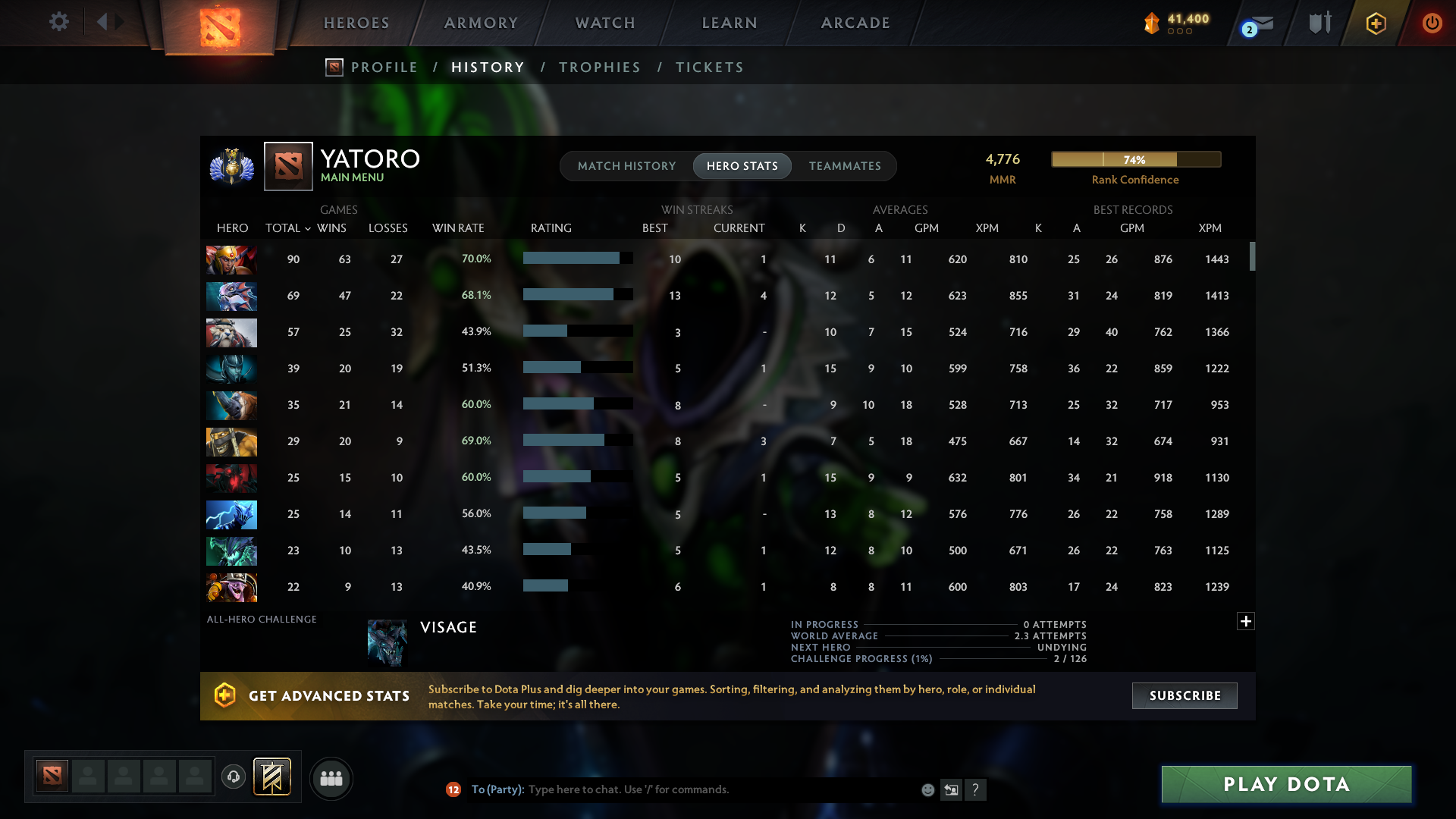Open the ARCADE menu
This screenshot has width=1456, height=819.
855,23
